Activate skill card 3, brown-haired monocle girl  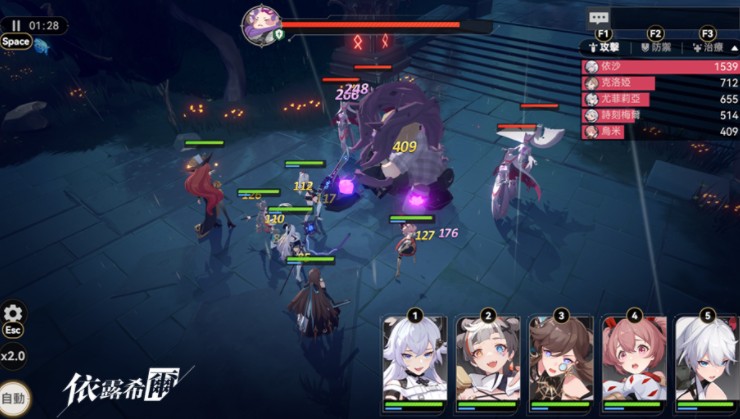(561, 363)
